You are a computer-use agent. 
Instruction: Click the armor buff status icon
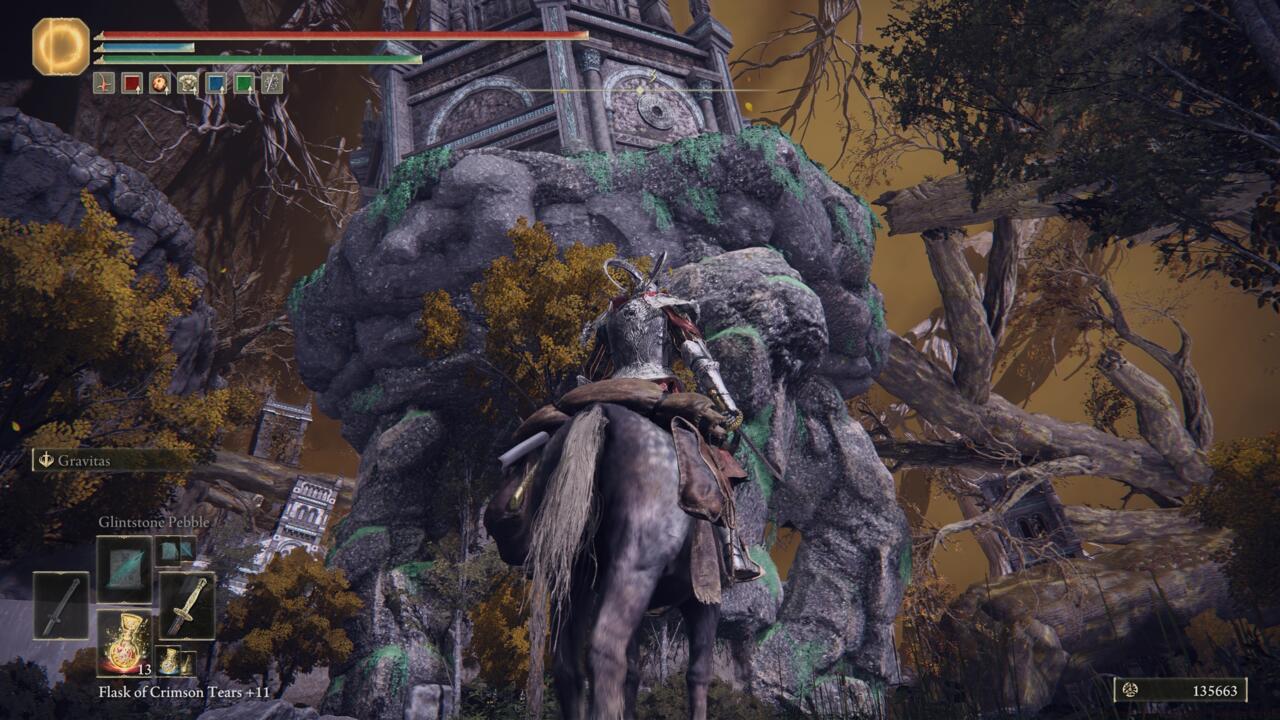(188, 83)
